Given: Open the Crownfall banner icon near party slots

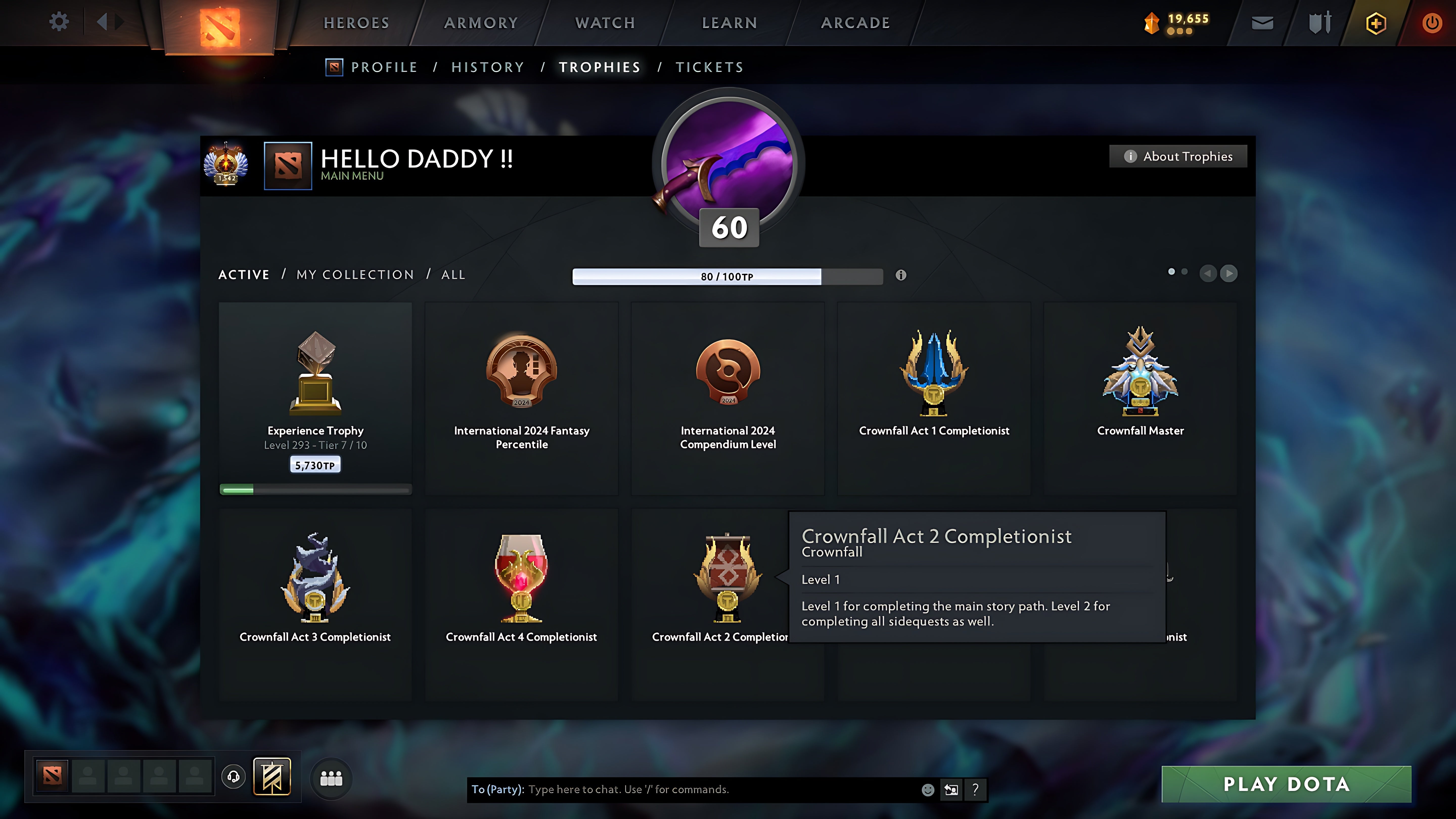Looking at the screenshot, I should point(272,776).
